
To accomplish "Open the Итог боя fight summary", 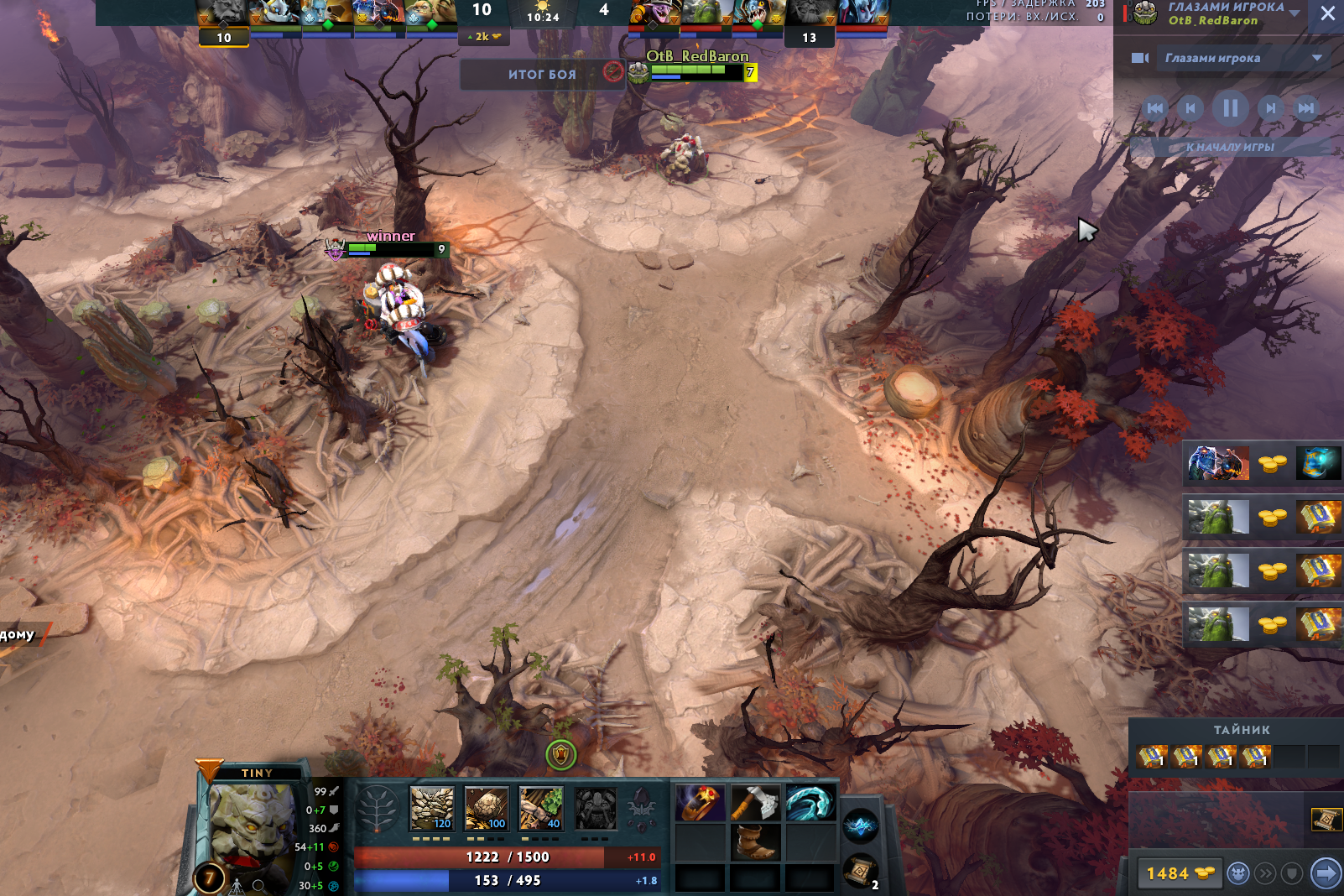I will click(x=542, y=75).
